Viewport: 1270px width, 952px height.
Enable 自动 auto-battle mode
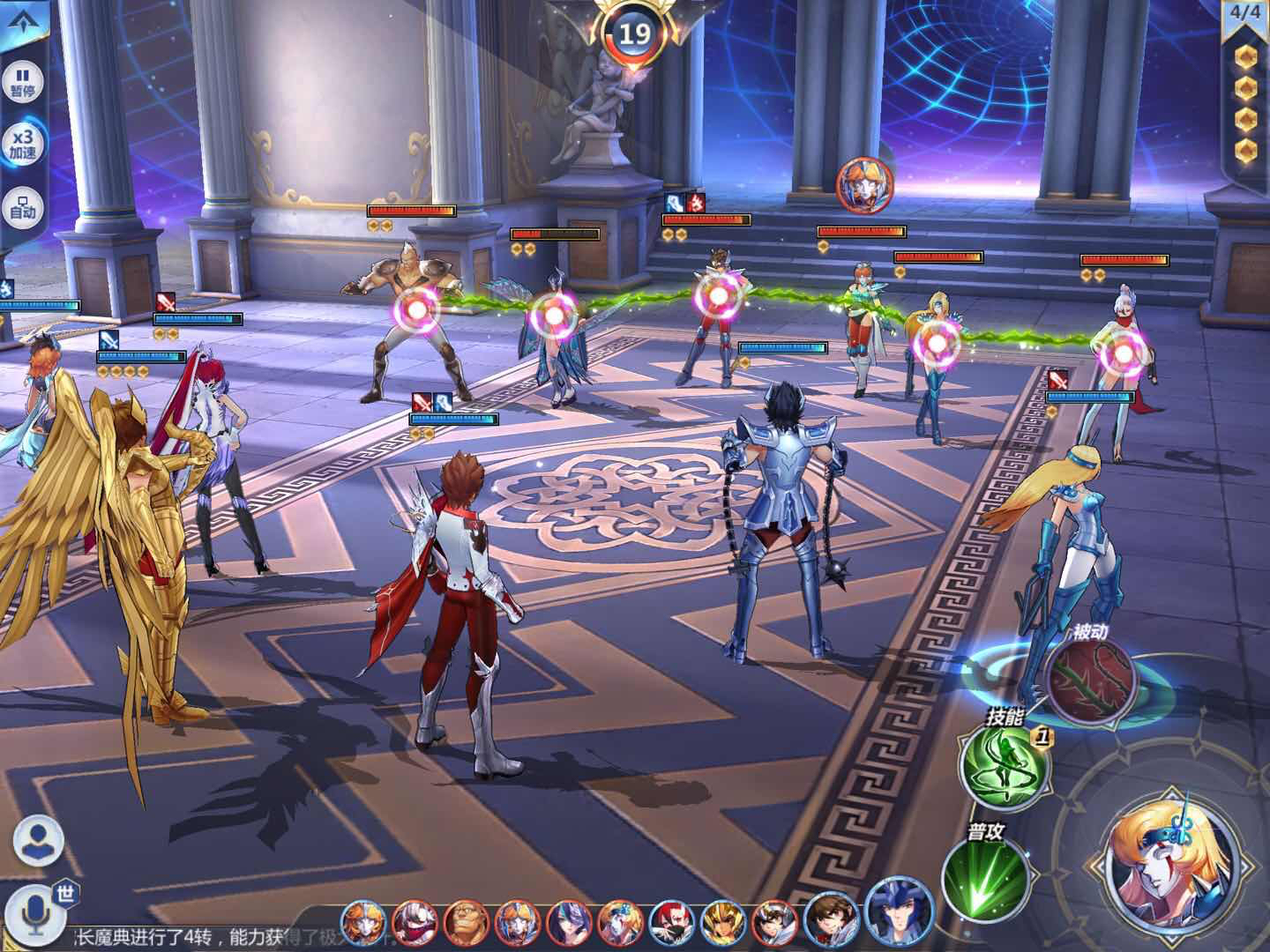click(x=24, y=208)
